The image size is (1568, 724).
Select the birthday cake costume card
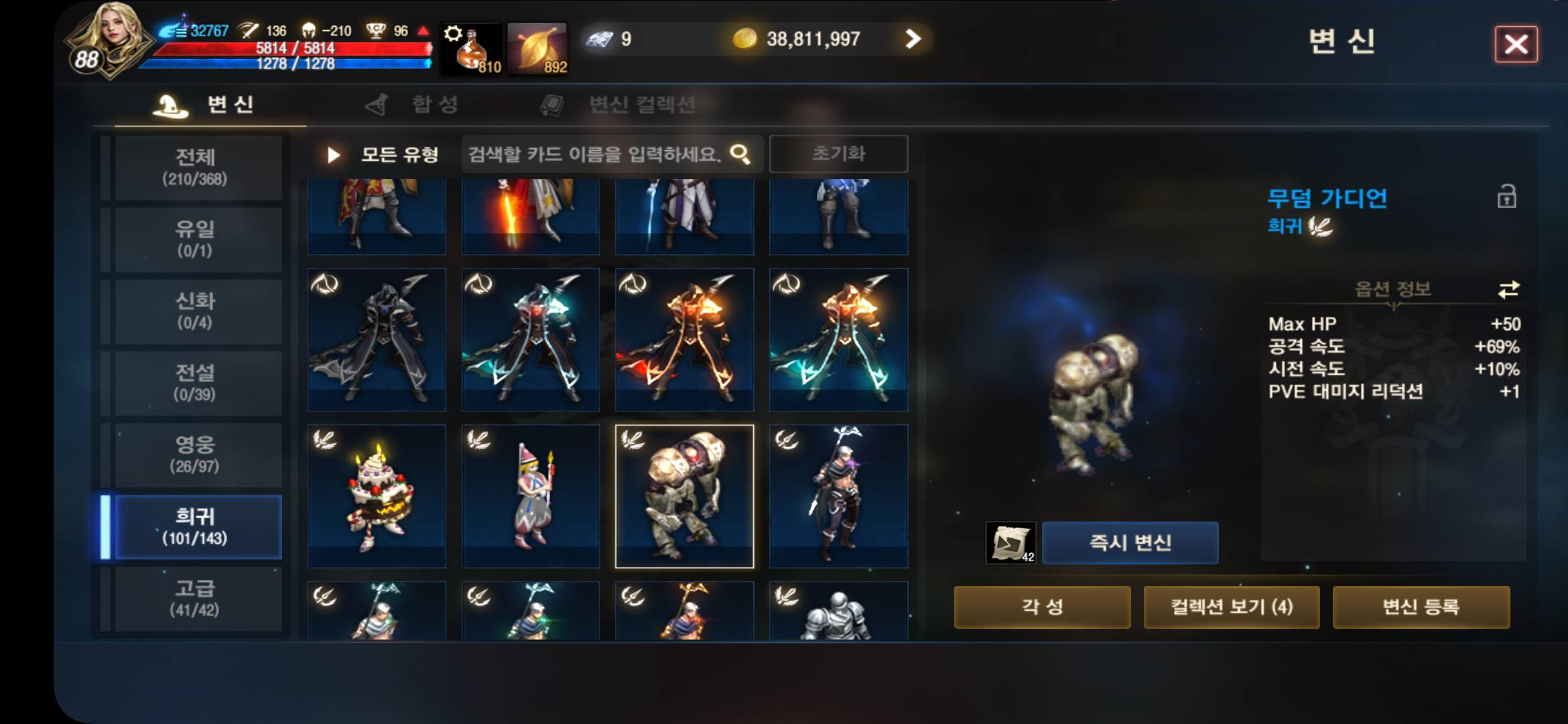click(376, 496)
